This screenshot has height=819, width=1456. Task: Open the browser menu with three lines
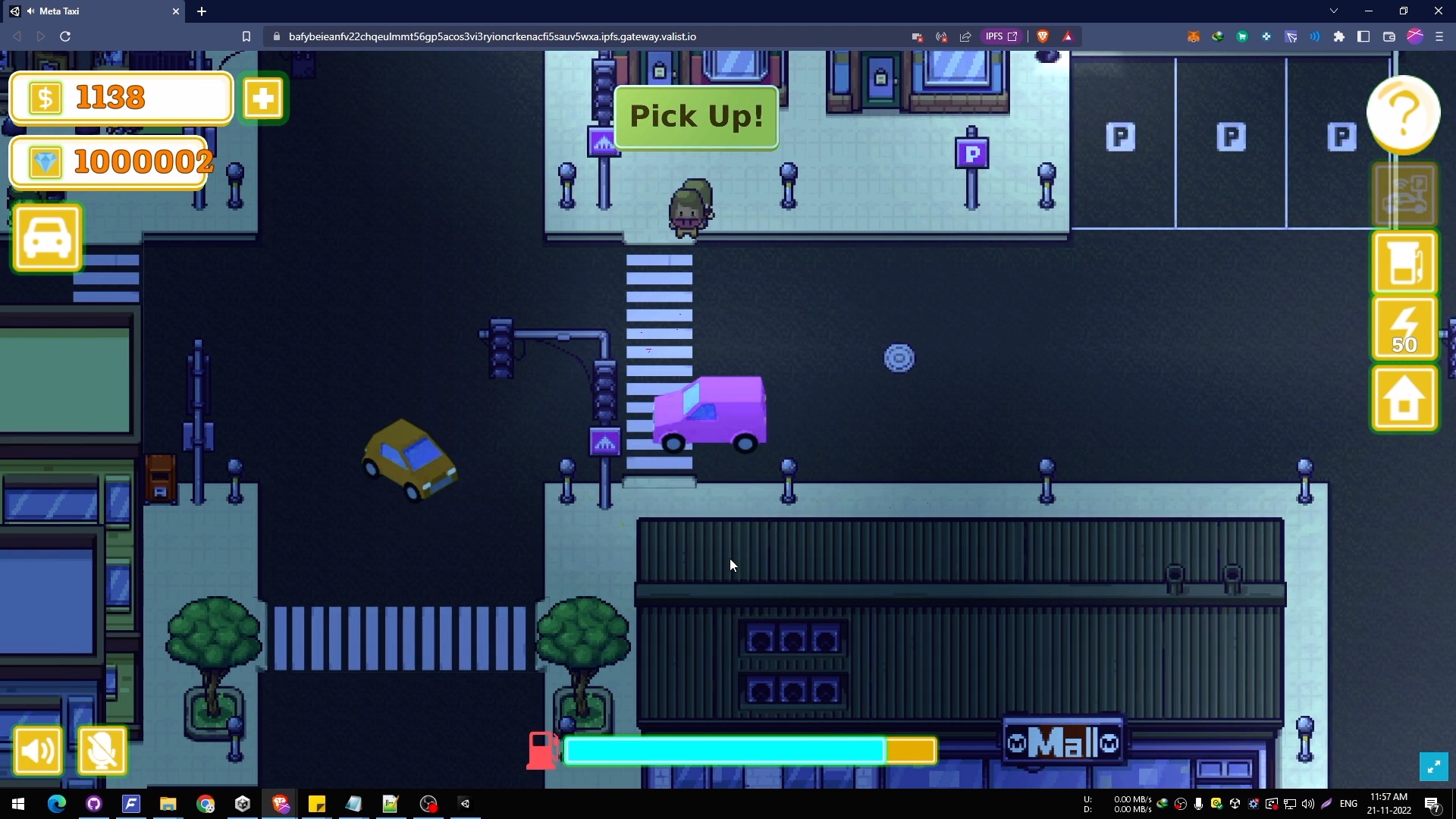[x=1440, y=36]
